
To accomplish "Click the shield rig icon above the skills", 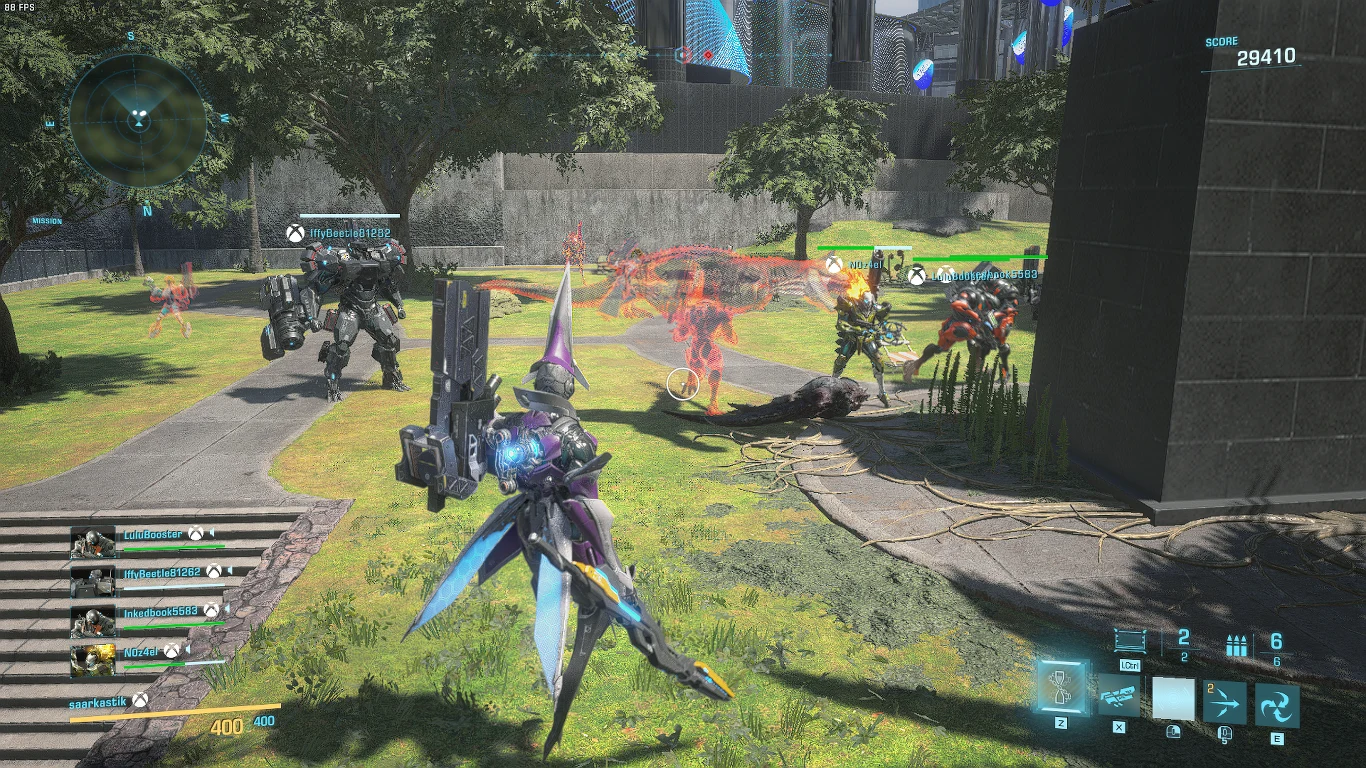I will (1130, 641).
